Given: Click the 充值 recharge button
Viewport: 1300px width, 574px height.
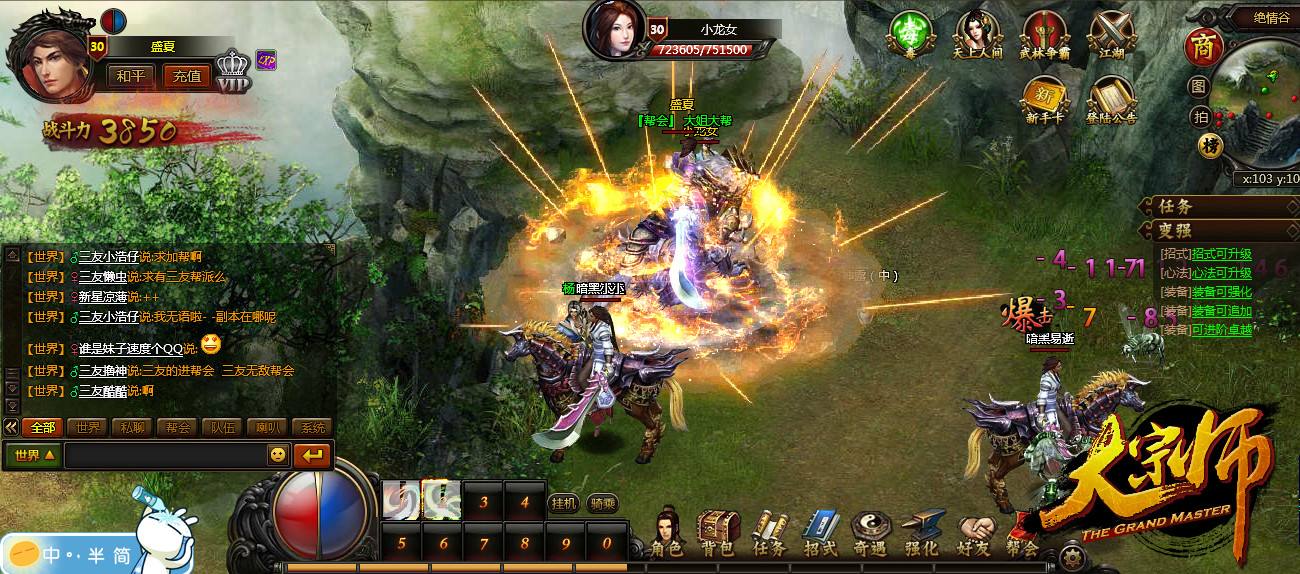Looking at the screenshot, I should pos(187,76).
